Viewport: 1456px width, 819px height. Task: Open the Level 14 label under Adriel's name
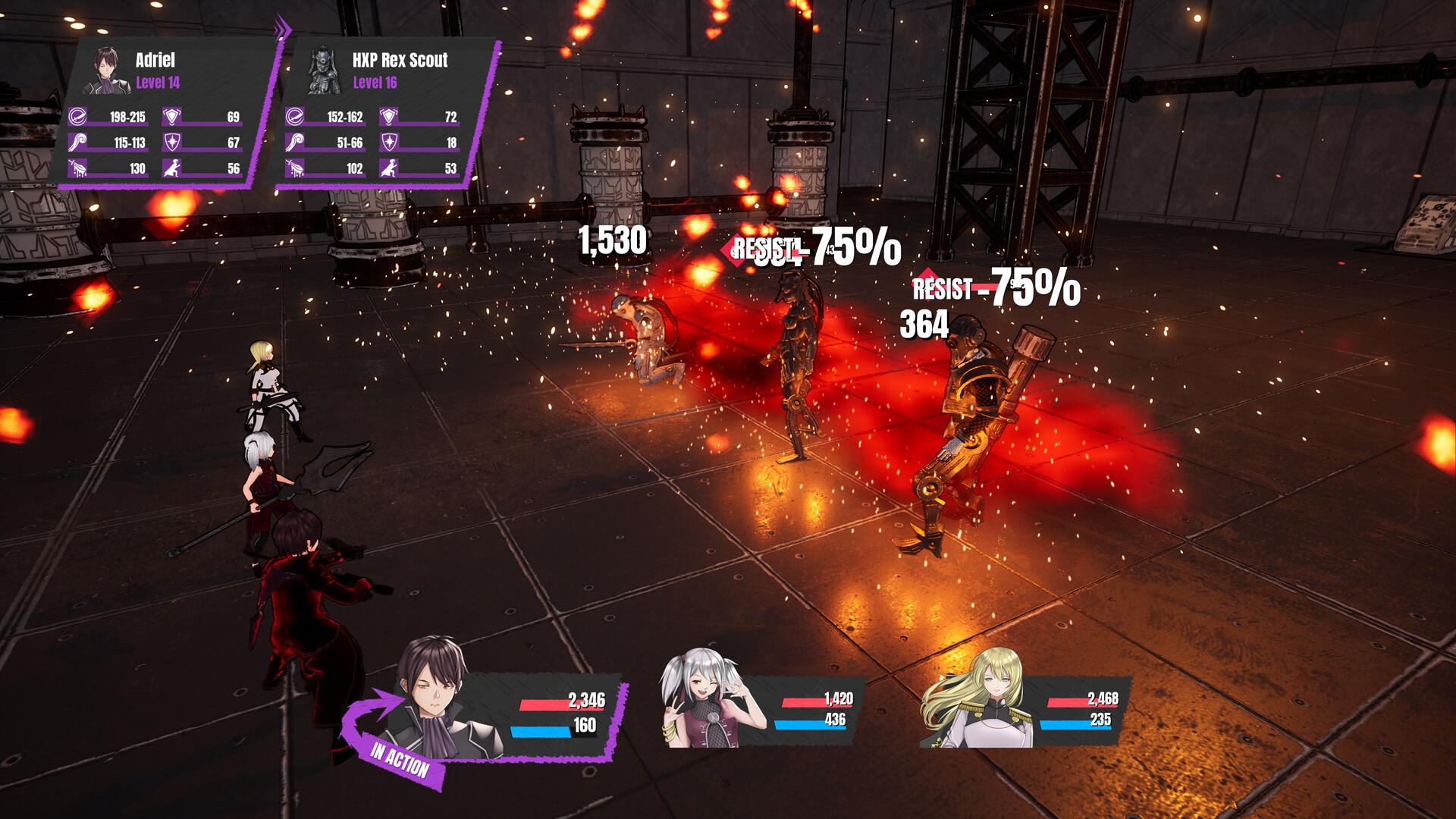coord(159,83)
